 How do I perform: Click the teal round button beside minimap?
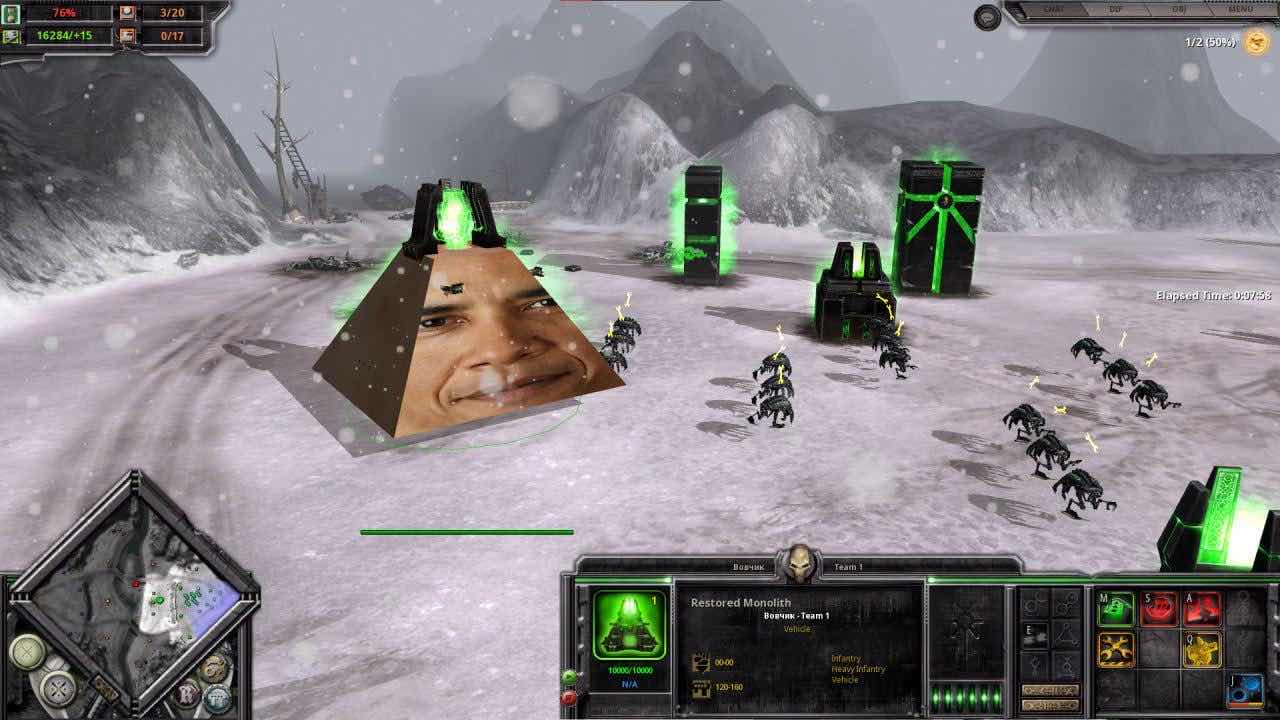coord(217,697)
